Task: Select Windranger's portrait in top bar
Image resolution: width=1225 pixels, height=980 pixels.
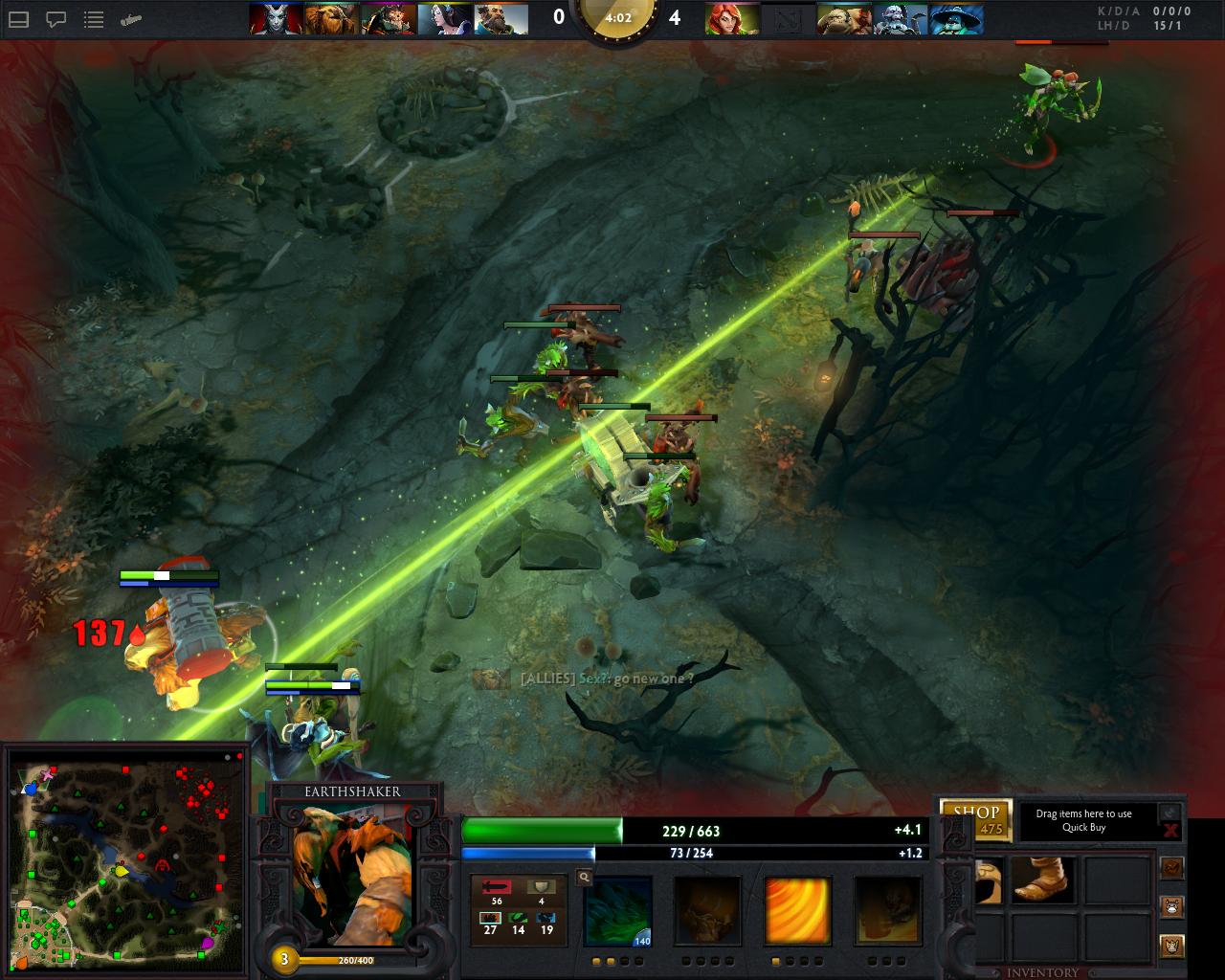Action: [732, 18]
